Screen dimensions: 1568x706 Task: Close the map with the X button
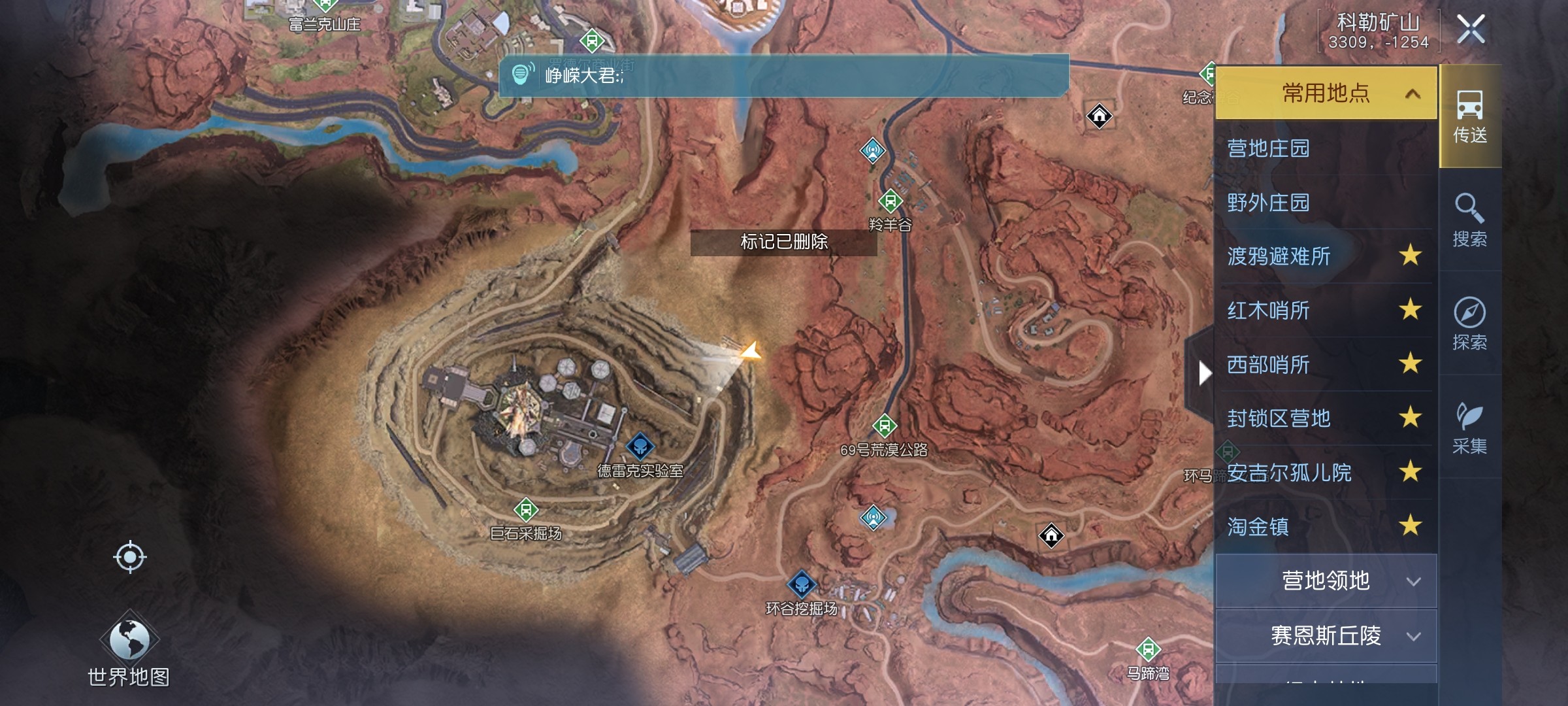point(1471,29)
